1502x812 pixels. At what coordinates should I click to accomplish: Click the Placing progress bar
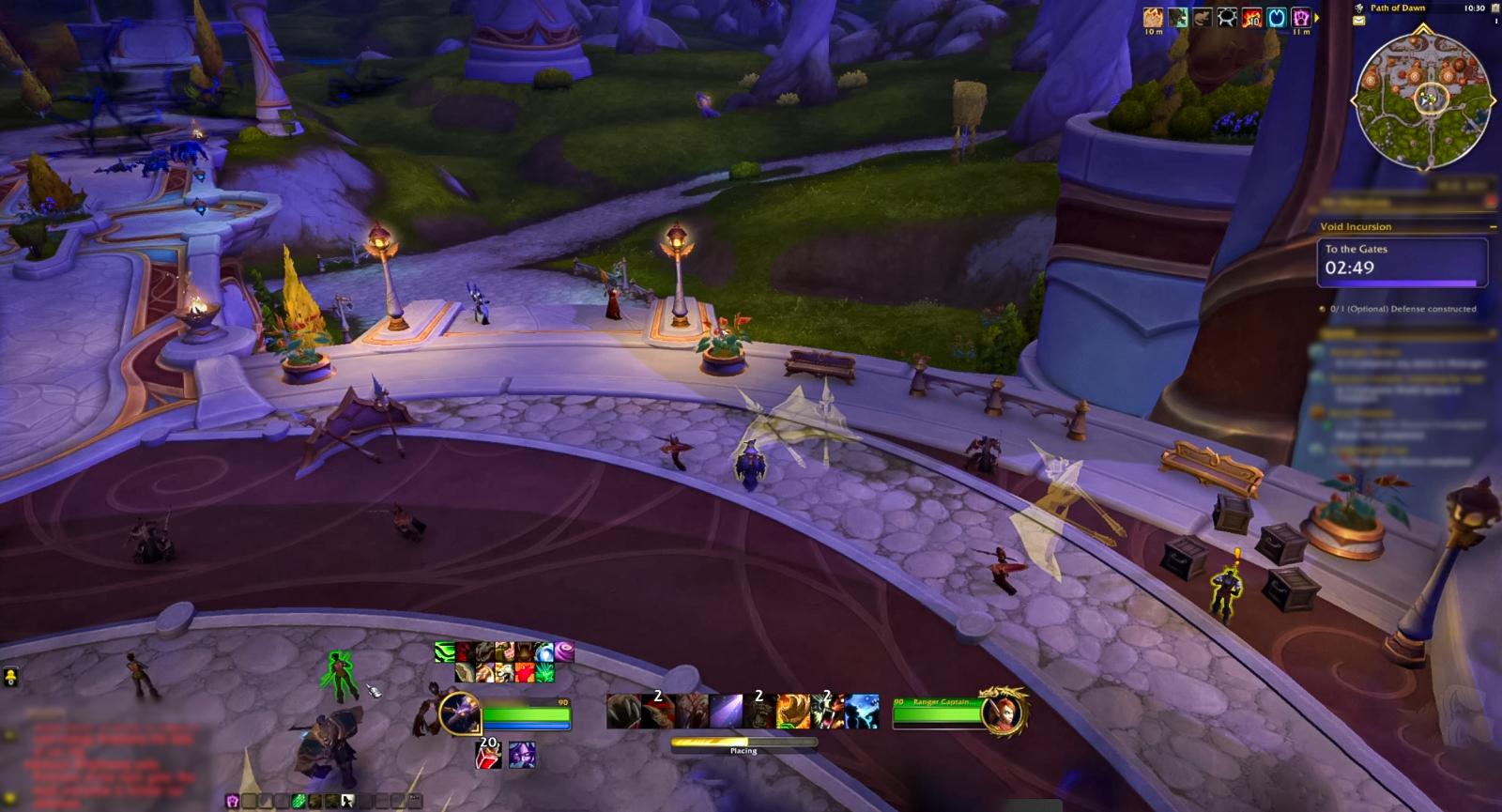pos(742,743)
